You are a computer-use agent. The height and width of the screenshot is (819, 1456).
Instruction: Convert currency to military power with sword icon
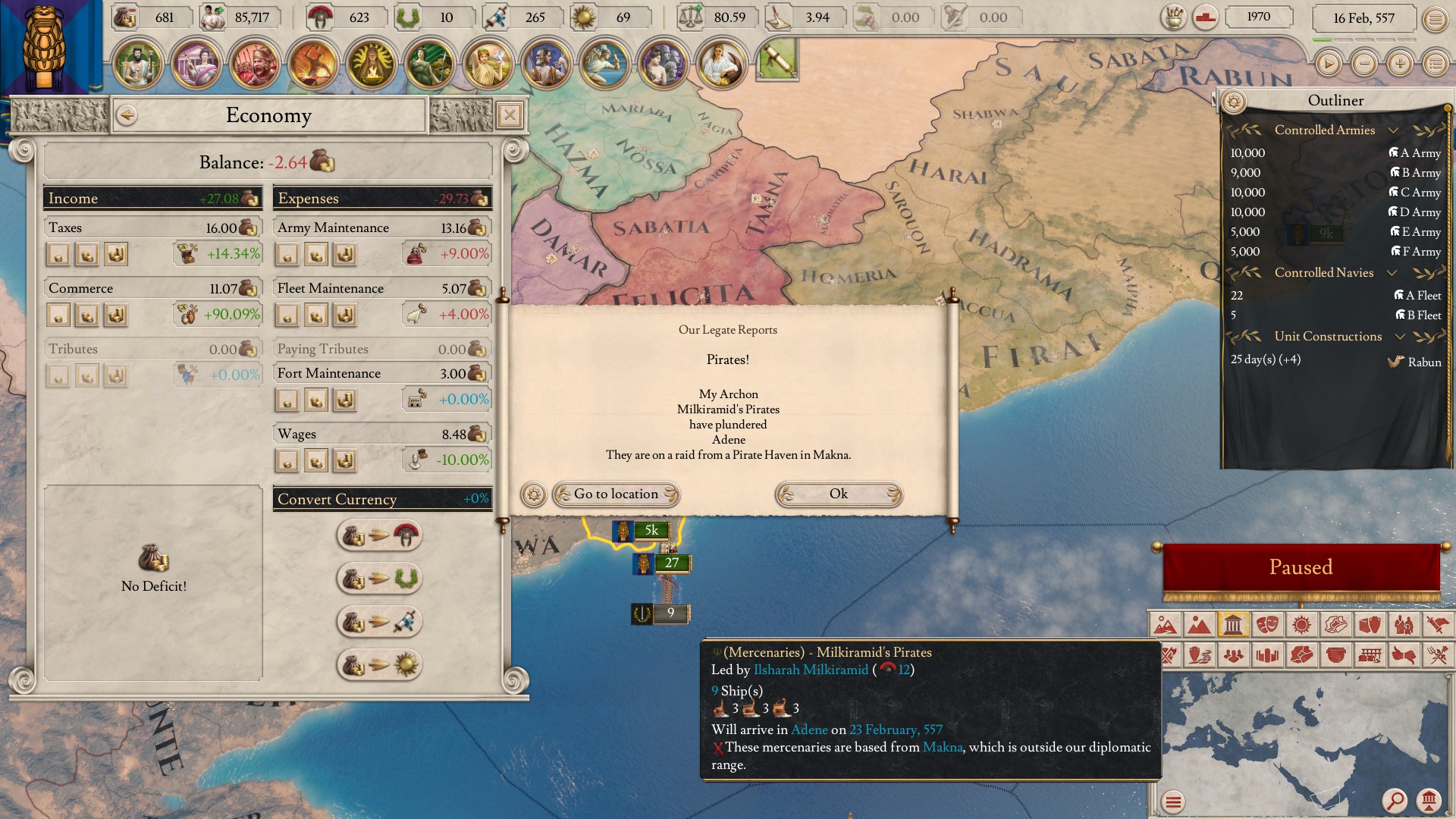click(x=379, y=621)
